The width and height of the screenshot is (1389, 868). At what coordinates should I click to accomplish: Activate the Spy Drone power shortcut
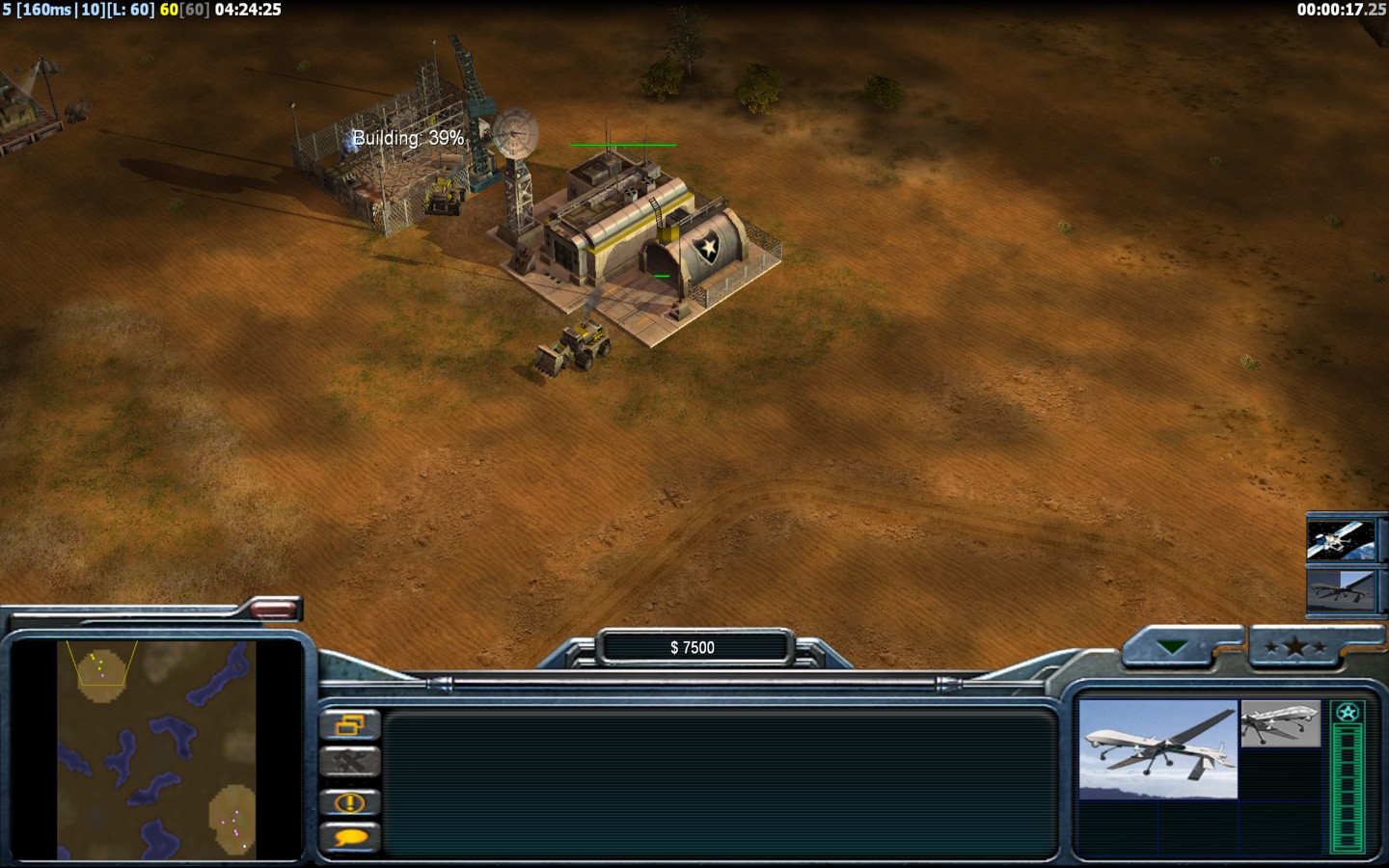[x=1340, y=589]
